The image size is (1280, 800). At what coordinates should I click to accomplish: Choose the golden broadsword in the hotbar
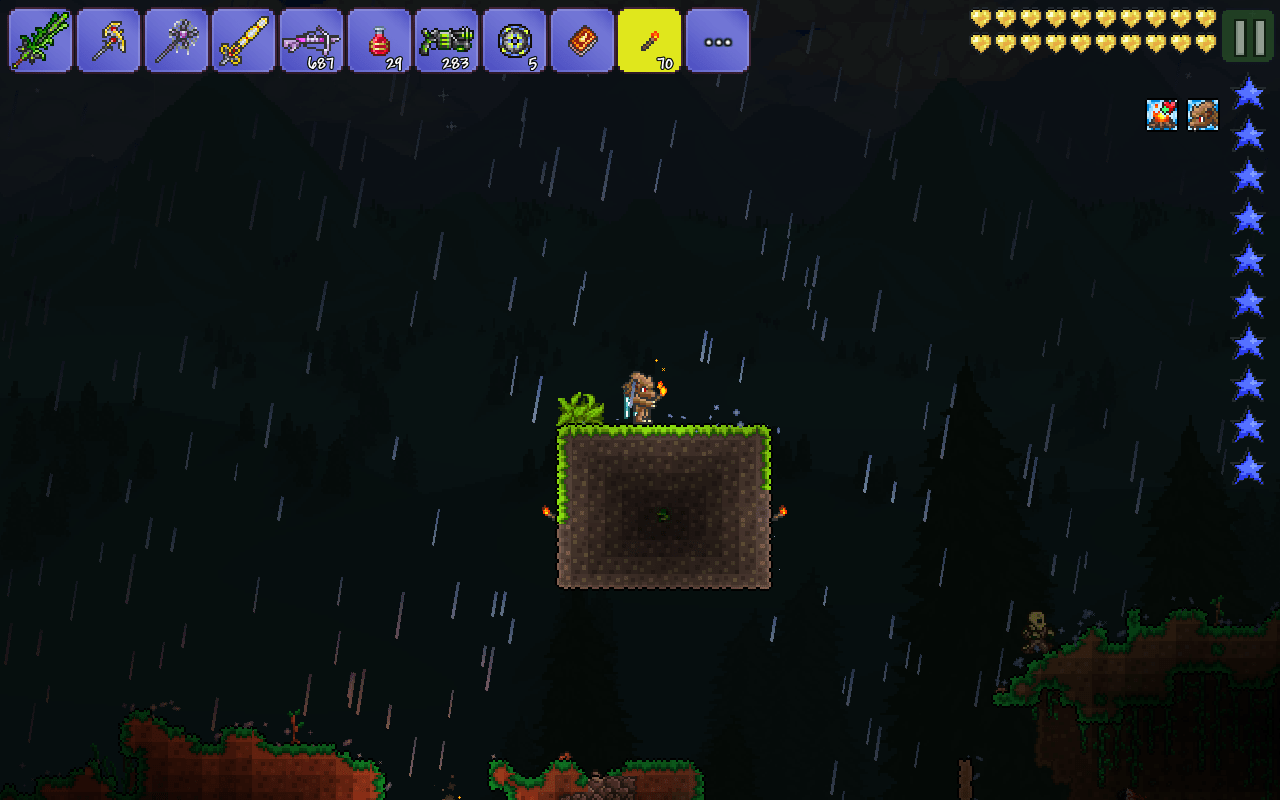click(x=244, y=40)
